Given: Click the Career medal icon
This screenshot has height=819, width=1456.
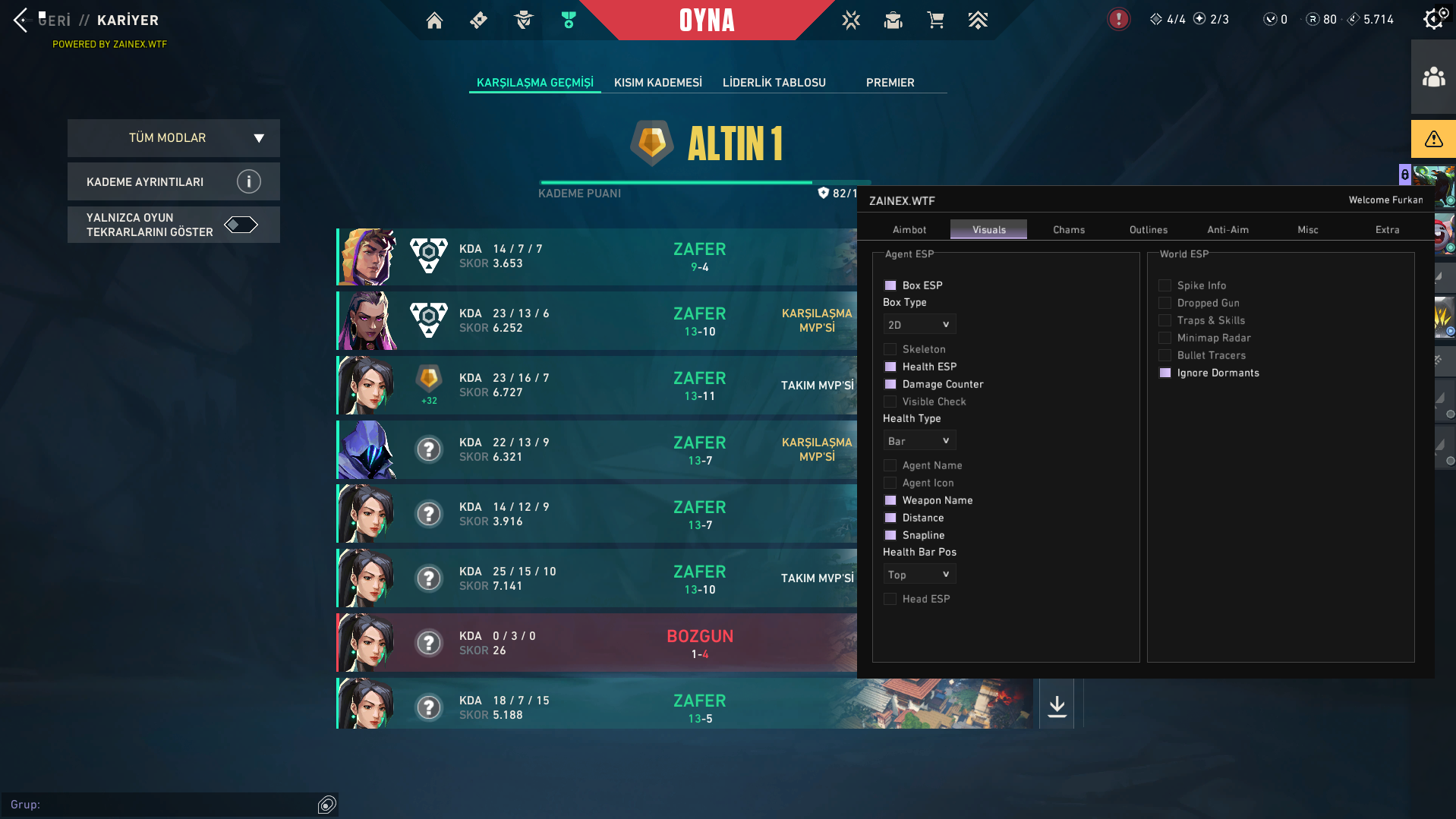Looking at the screenshot, I should (568, 20).
